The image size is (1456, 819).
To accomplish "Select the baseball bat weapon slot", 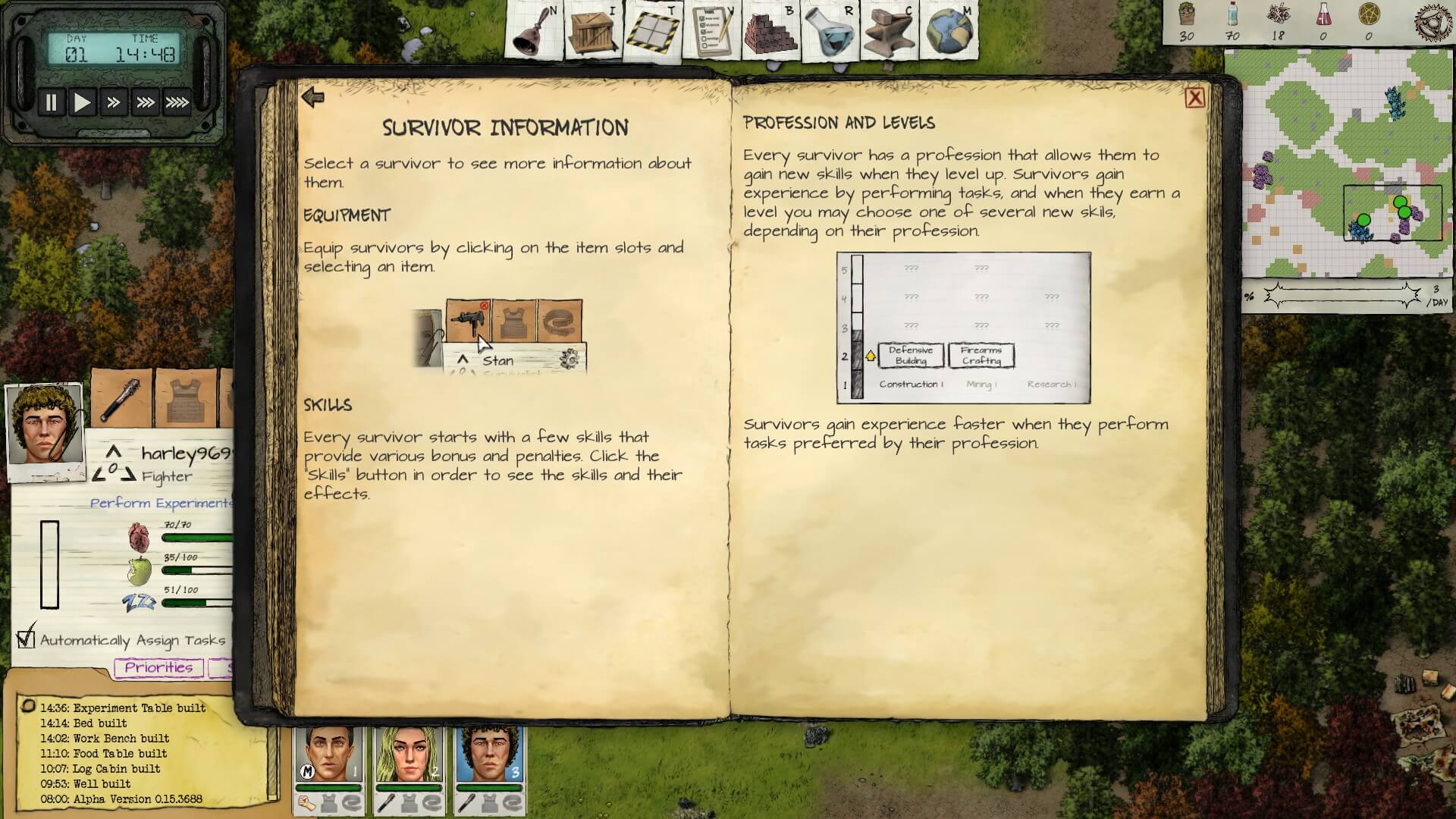I will [x=122, y=398].
